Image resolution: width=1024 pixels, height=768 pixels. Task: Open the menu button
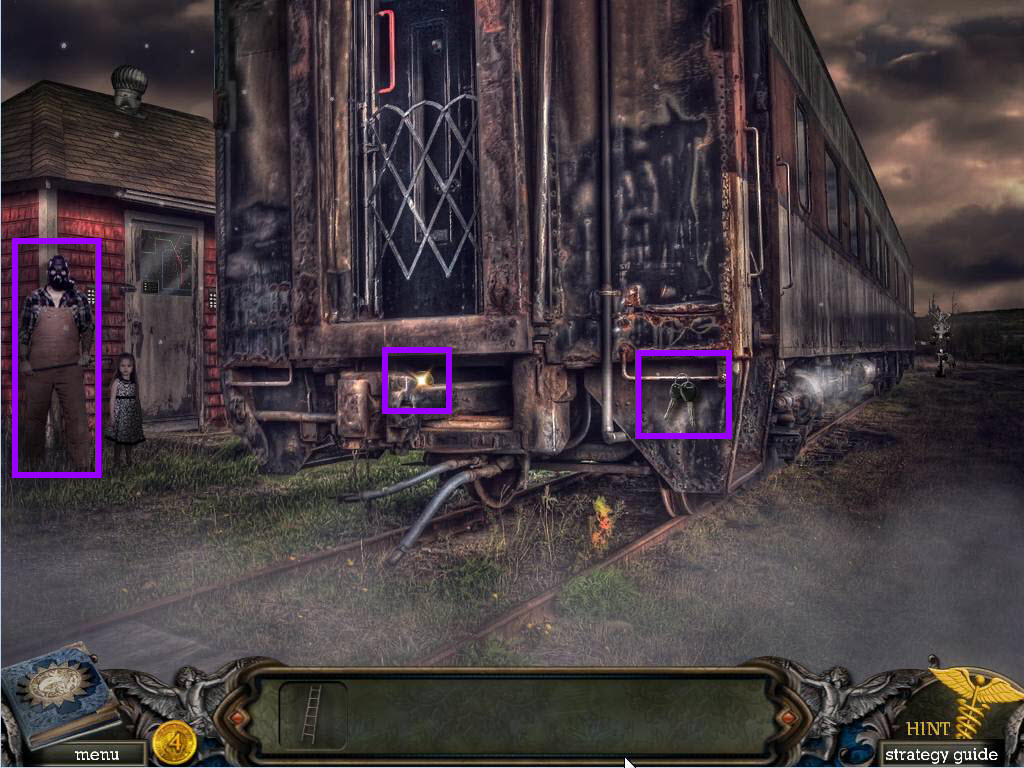pos(96,754)
